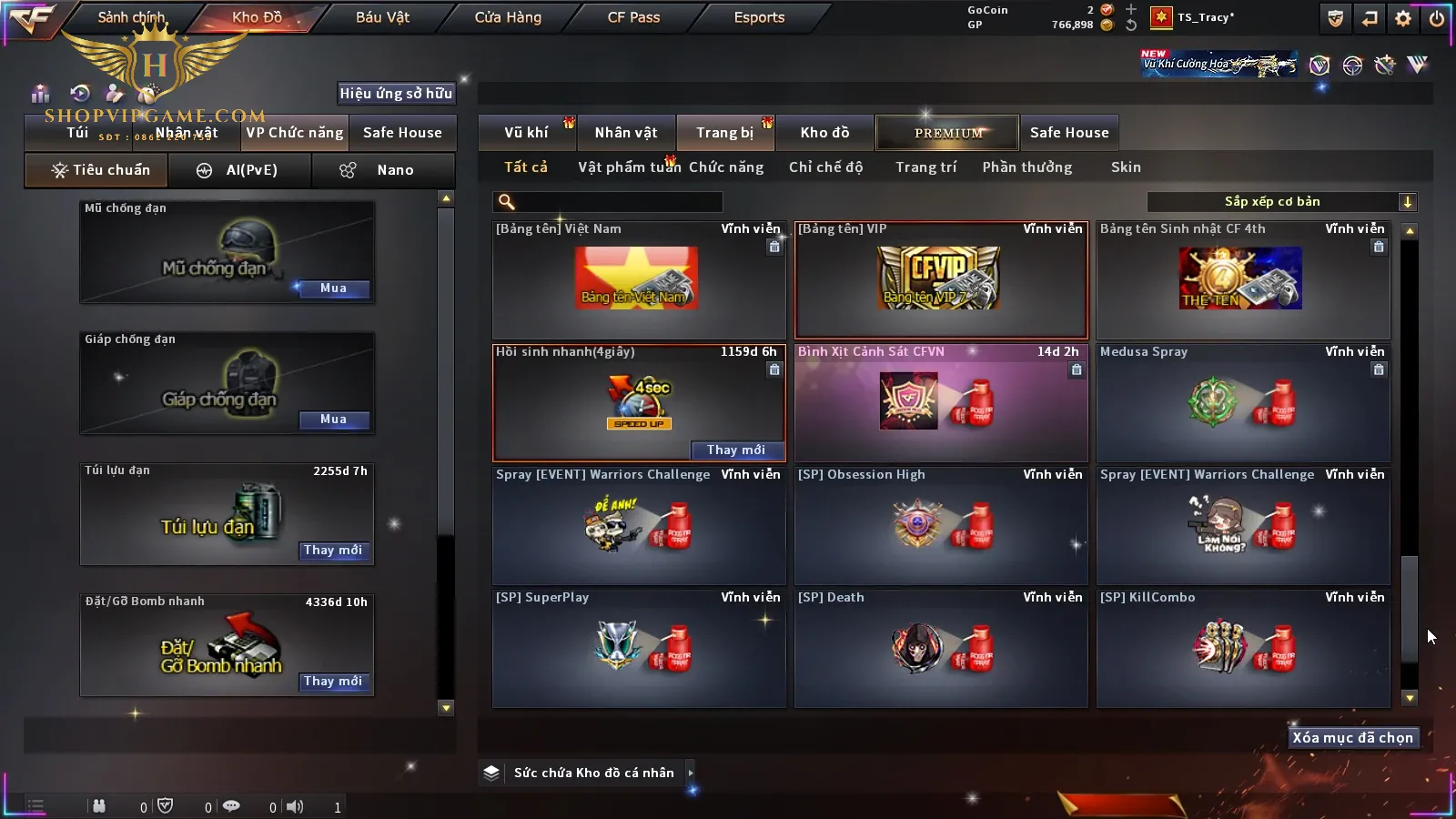Open the gear settings icon
Screen dimensions: 1456x819
[x=1403, y=18]
